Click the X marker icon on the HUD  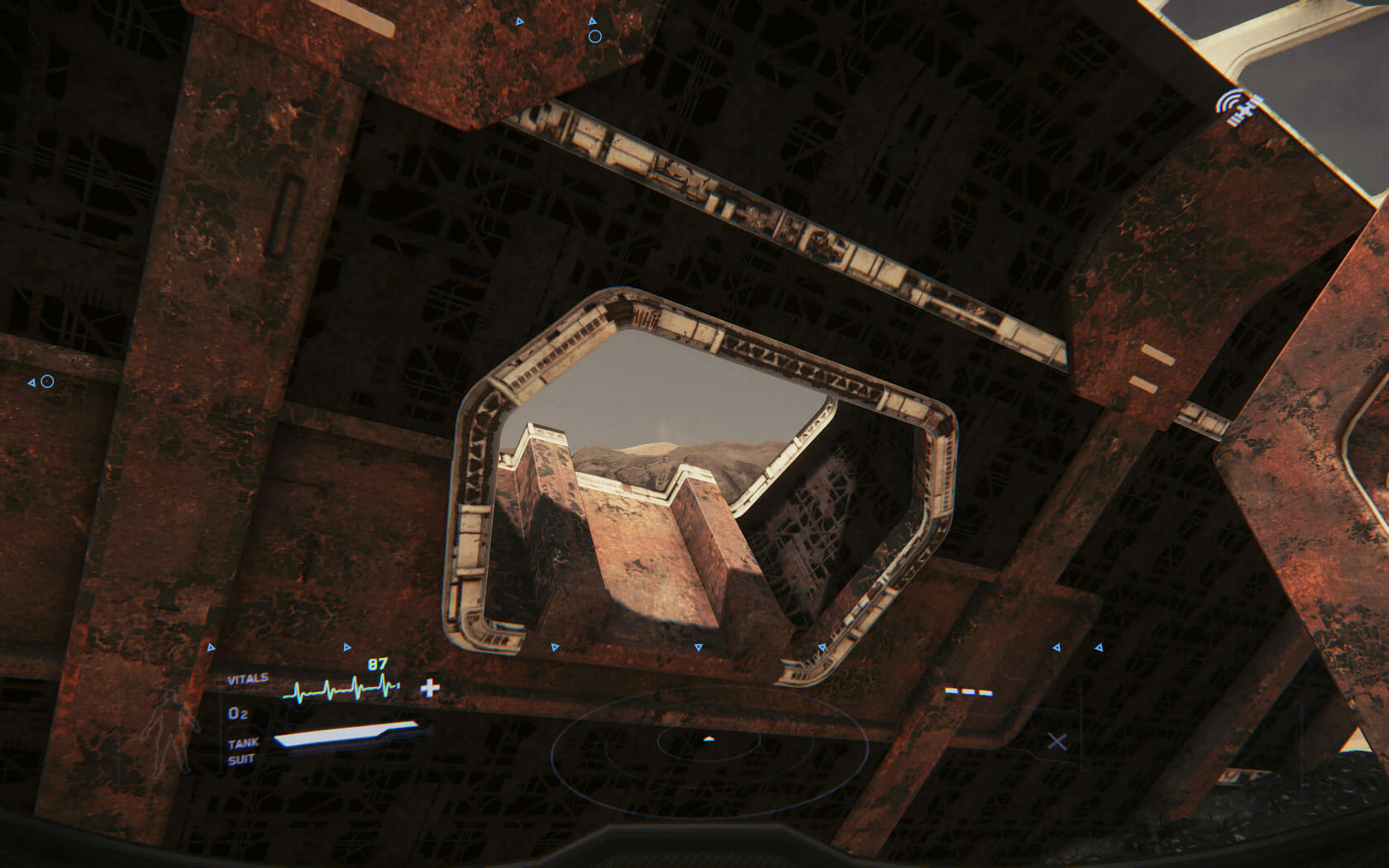tap(1057, 742)
